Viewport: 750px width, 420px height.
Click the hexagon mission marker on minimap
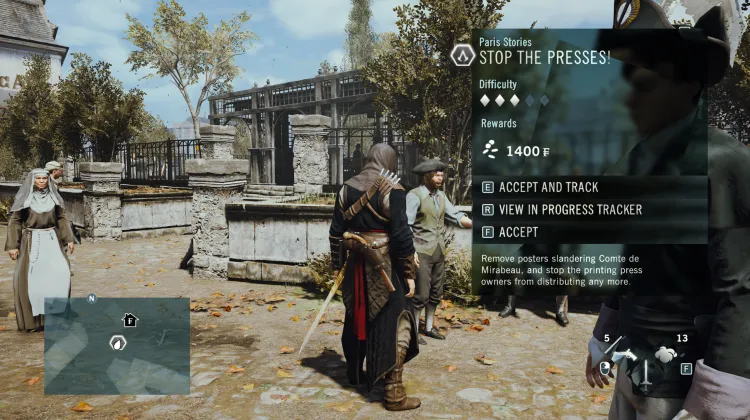[117, 343]
